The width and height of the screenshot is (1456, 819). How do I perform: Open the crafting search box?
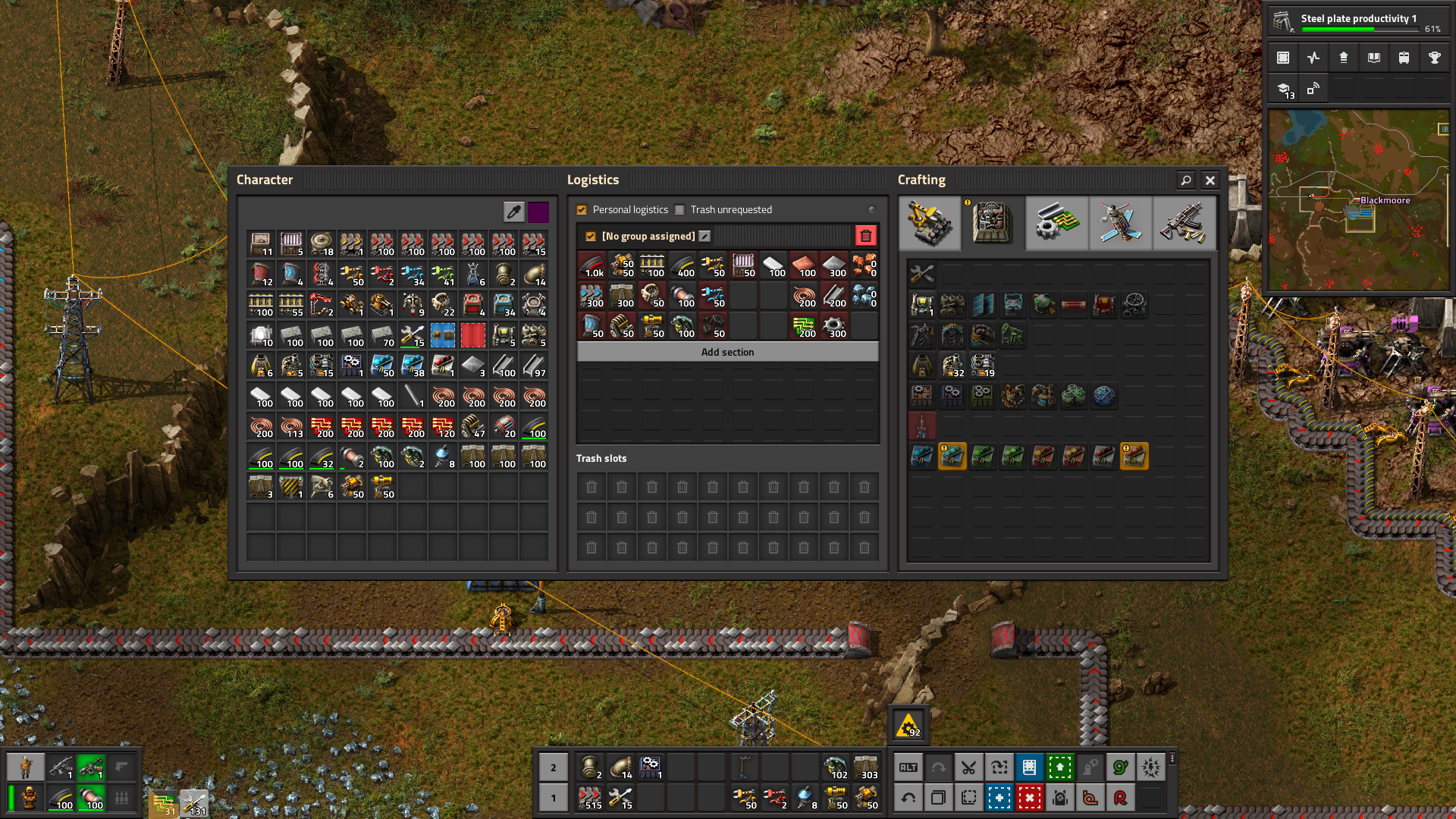coord(1186,180)
